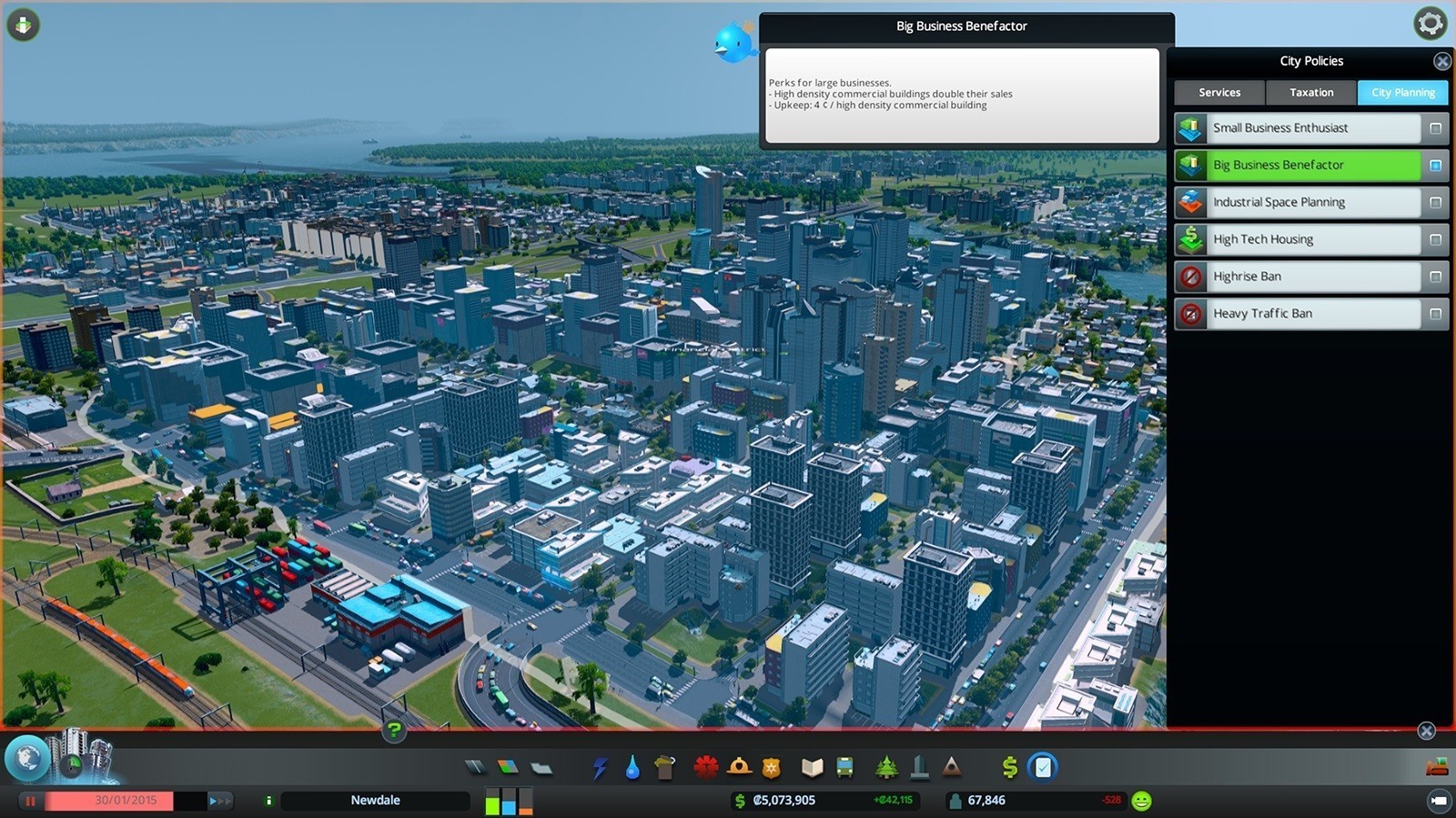Change the game speed arrows
1456x818 pixels.
tap(220, 801)
